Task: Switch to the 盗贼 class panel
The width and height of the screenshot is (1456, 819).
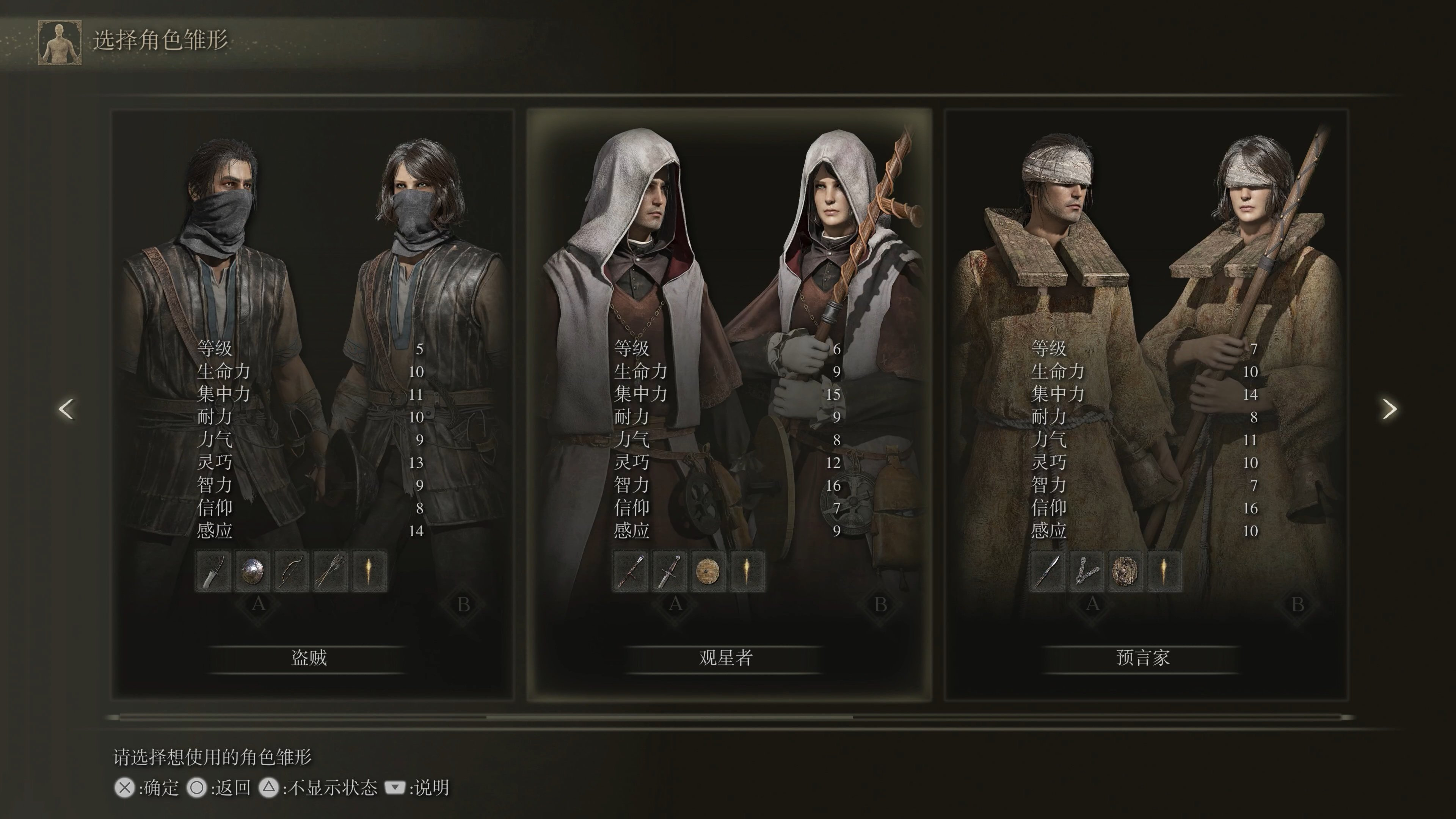Action: [308, 657]
